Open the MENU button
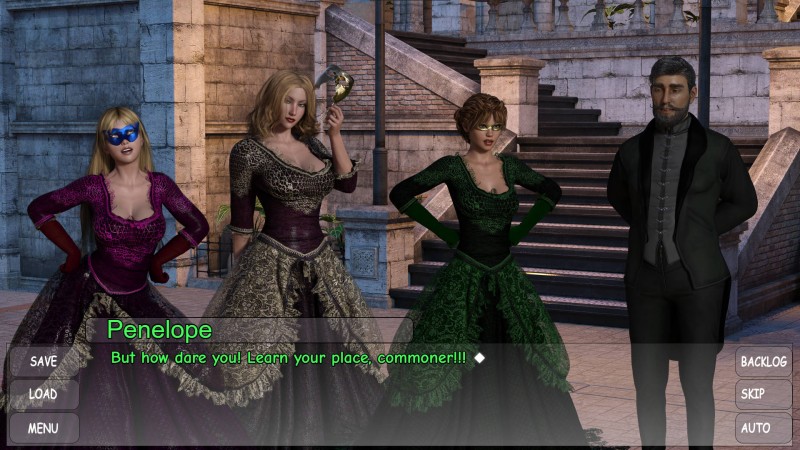This screenshot has height=450, width=800. (x=43, y=428)
